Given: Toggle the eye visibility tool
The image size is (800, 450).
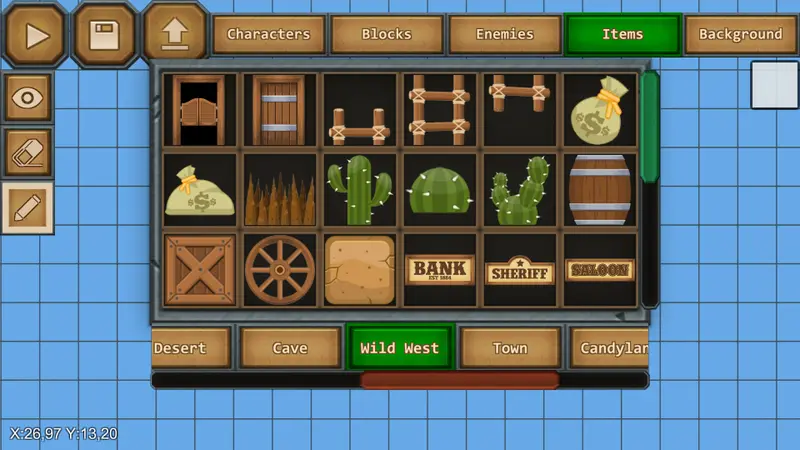Looking at the screenshot, I should 28,98.
